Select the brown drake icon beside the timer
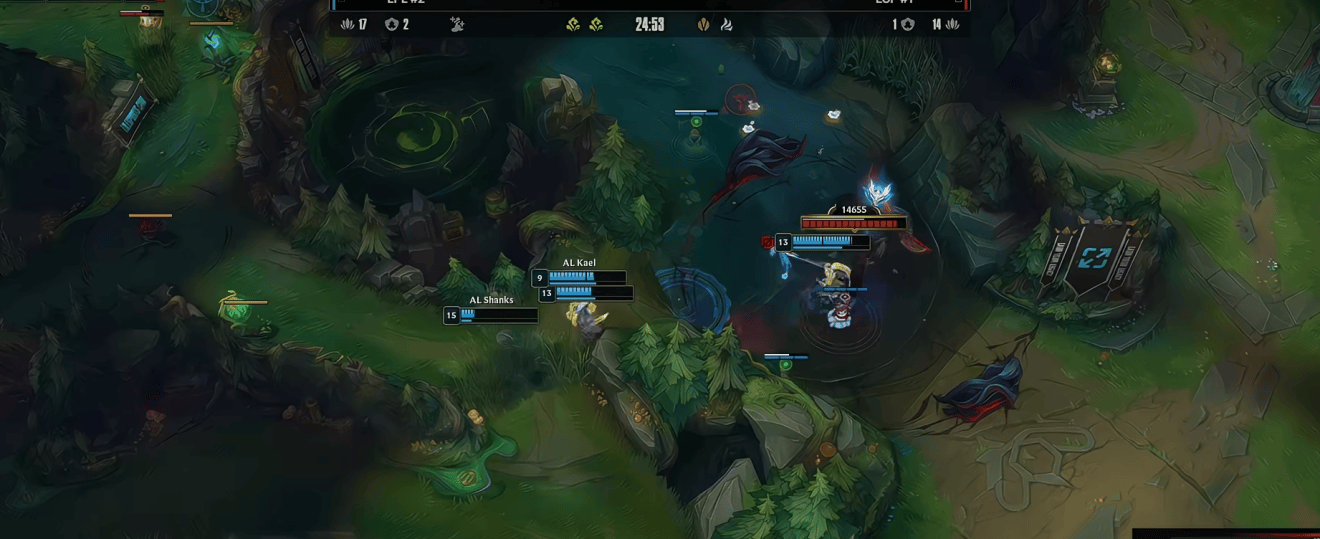This screenshot has width=1320, height=539. coord(703,25)
